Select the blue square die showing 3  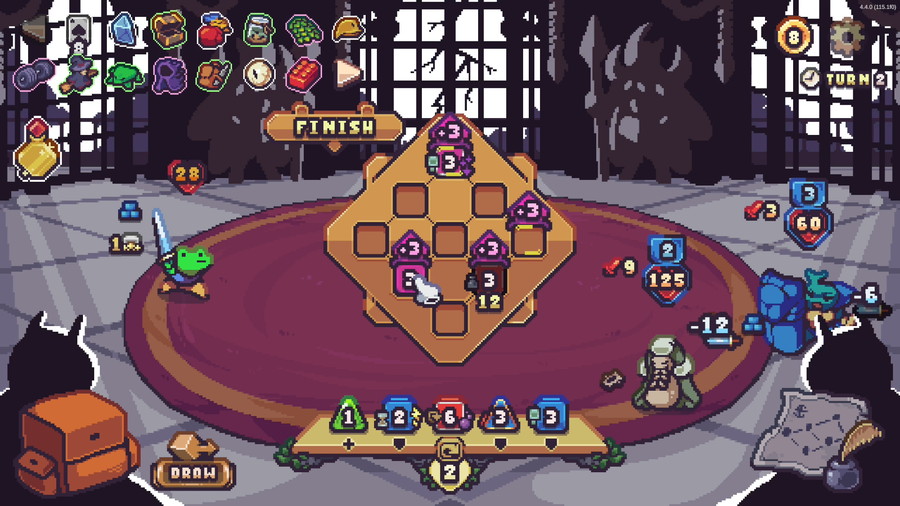click(548, 415)
